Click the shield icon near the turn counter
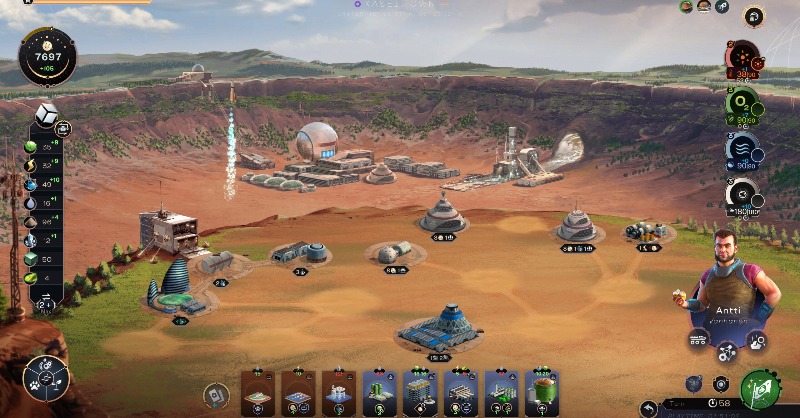800x418 pixels. [696, 383]
